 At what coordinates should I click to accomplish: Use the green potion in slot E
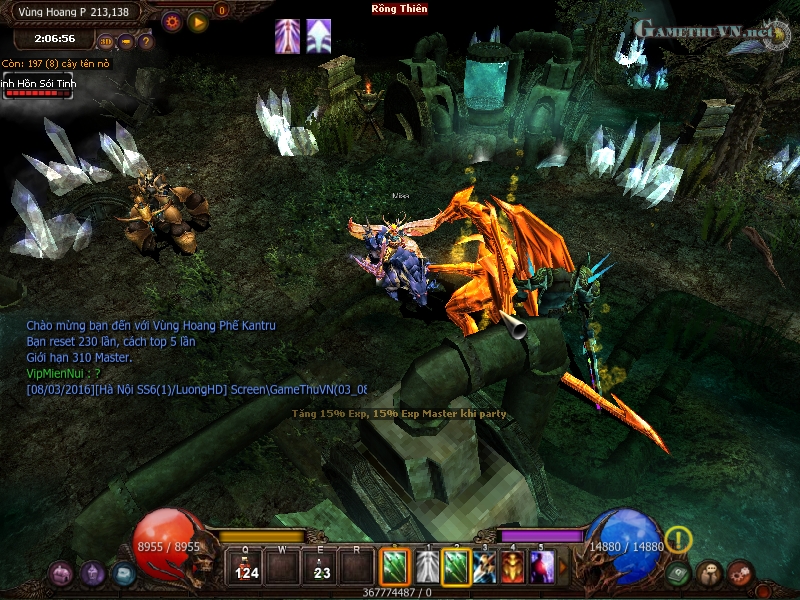pyautogui.click(x=321, y=568)
